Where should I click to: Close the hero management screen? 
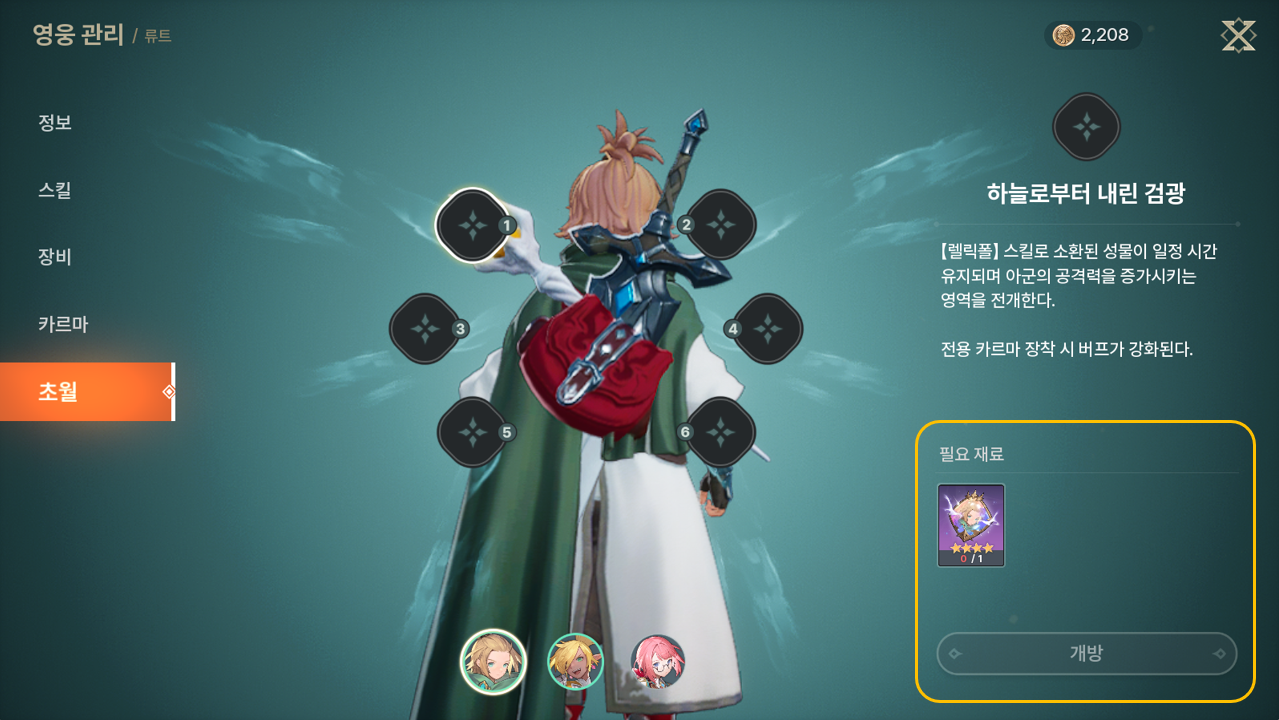point(1238,36)
